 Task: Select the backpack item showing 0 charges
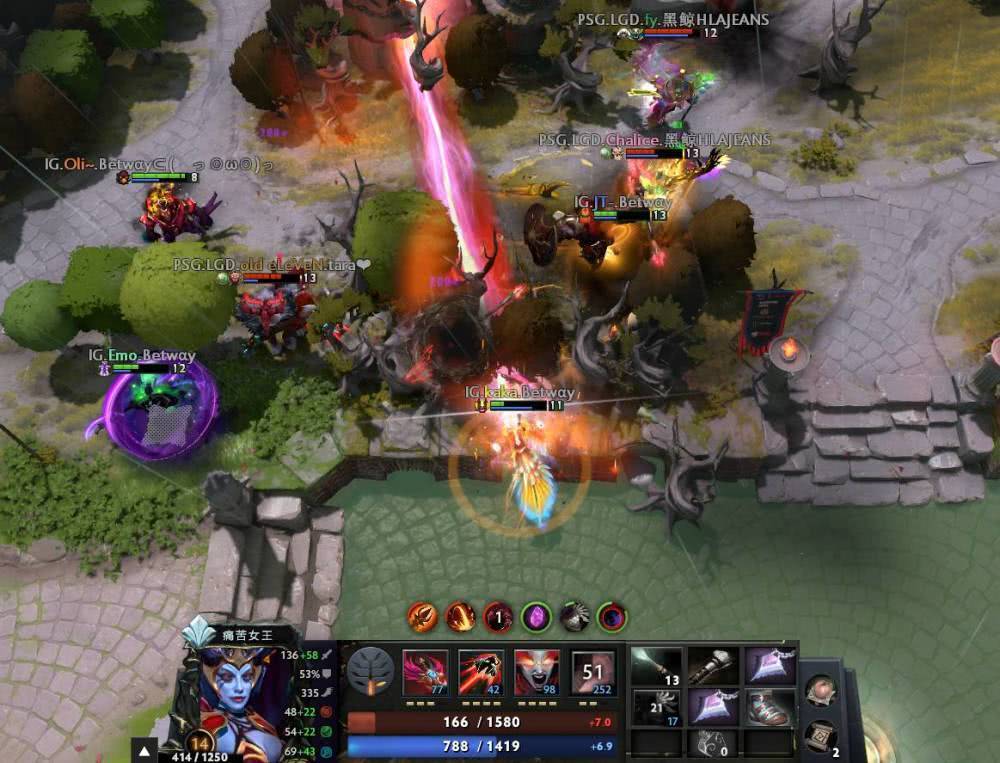[713, 743]
